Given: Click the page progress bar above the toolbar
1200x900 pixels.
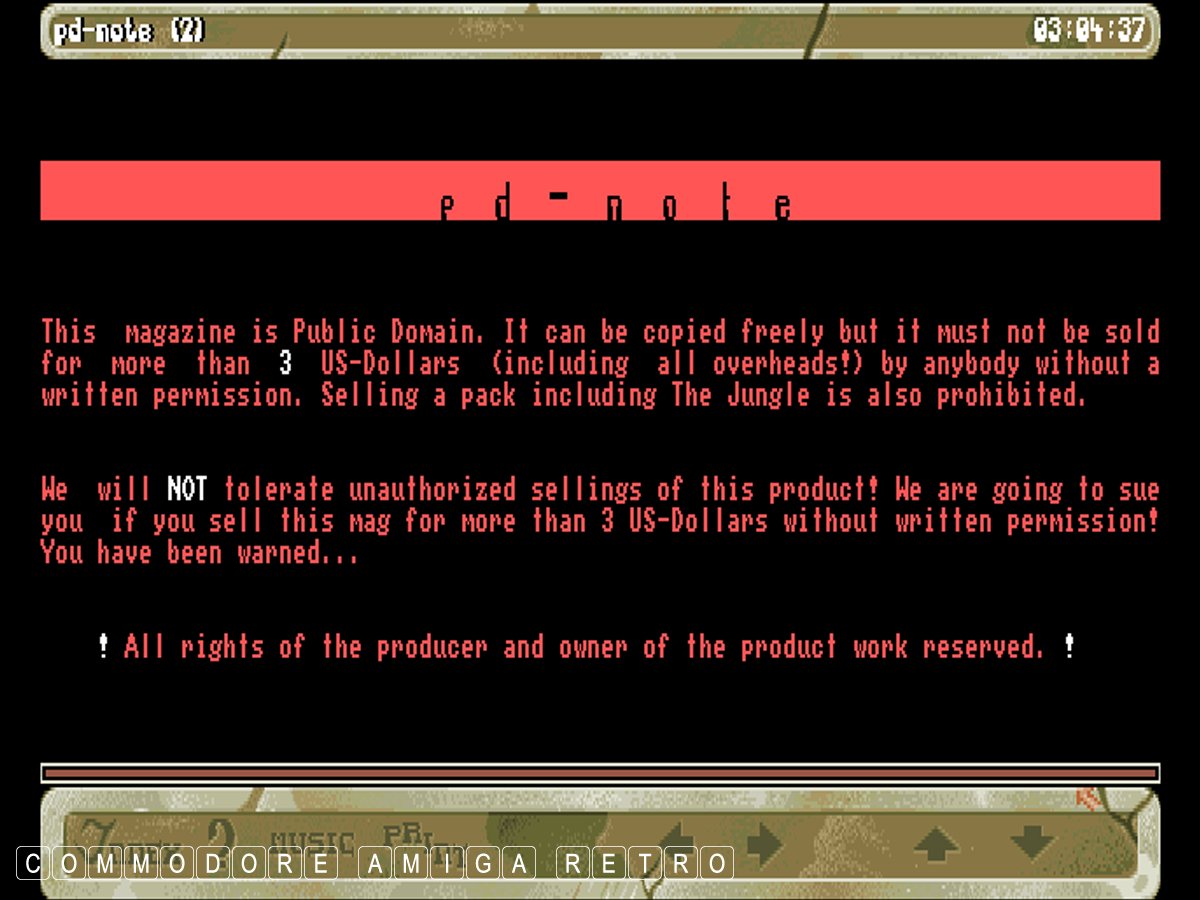Looking at the screenshot, I should point(600,773).
